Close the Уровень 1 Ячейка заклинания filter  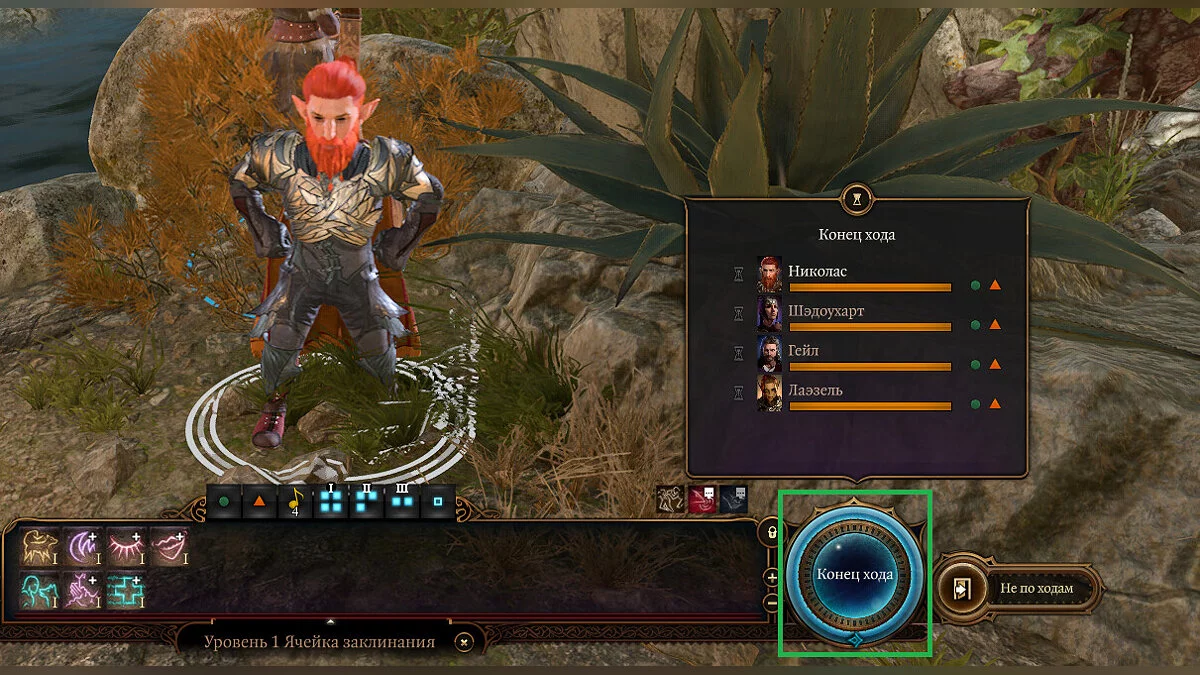coord(462,642)
